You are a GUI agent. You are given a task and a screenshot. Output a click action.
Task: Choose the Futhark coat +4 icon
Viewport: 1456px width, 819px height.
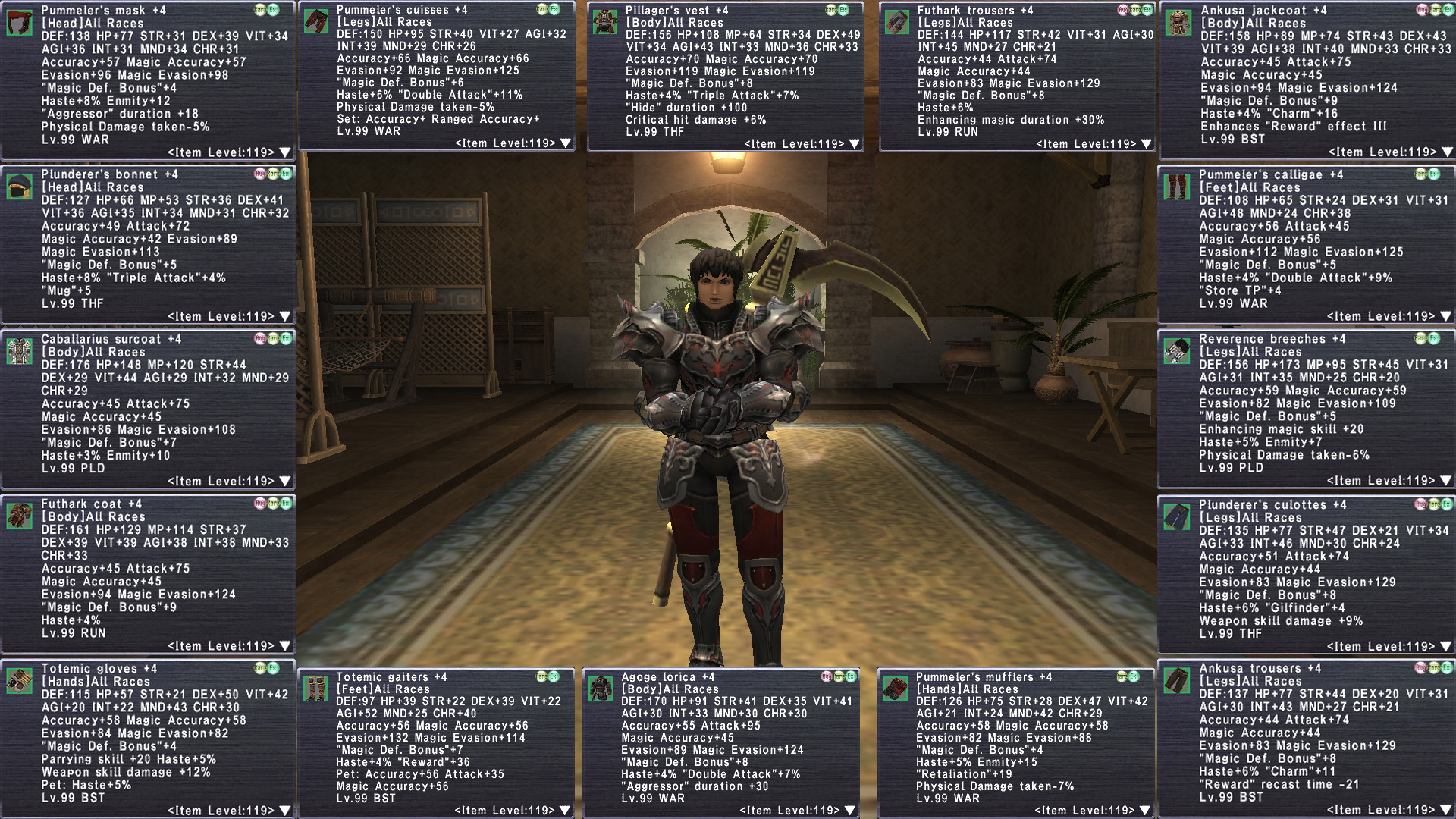coord(20,516)
